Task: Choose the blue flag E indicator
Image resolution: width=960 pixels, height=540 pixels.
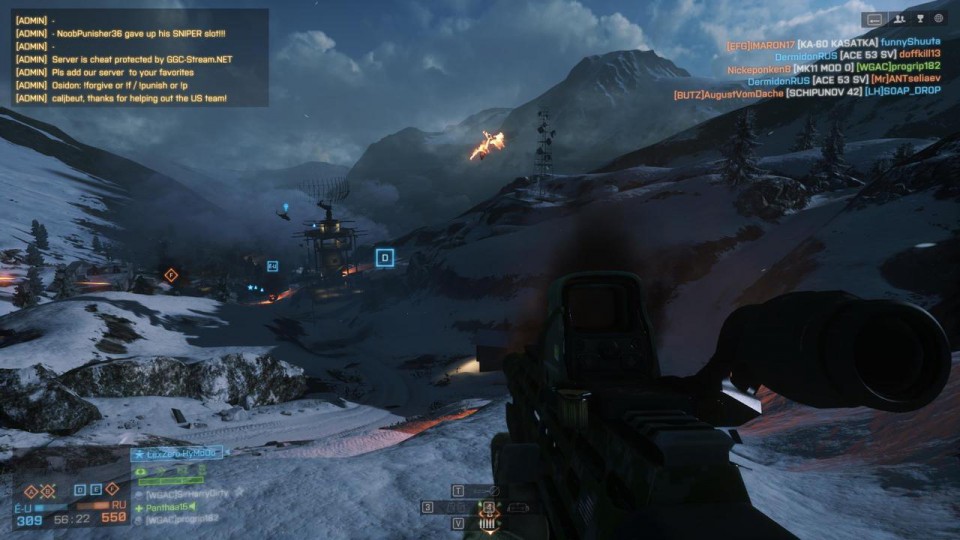Action: point(96,489)
